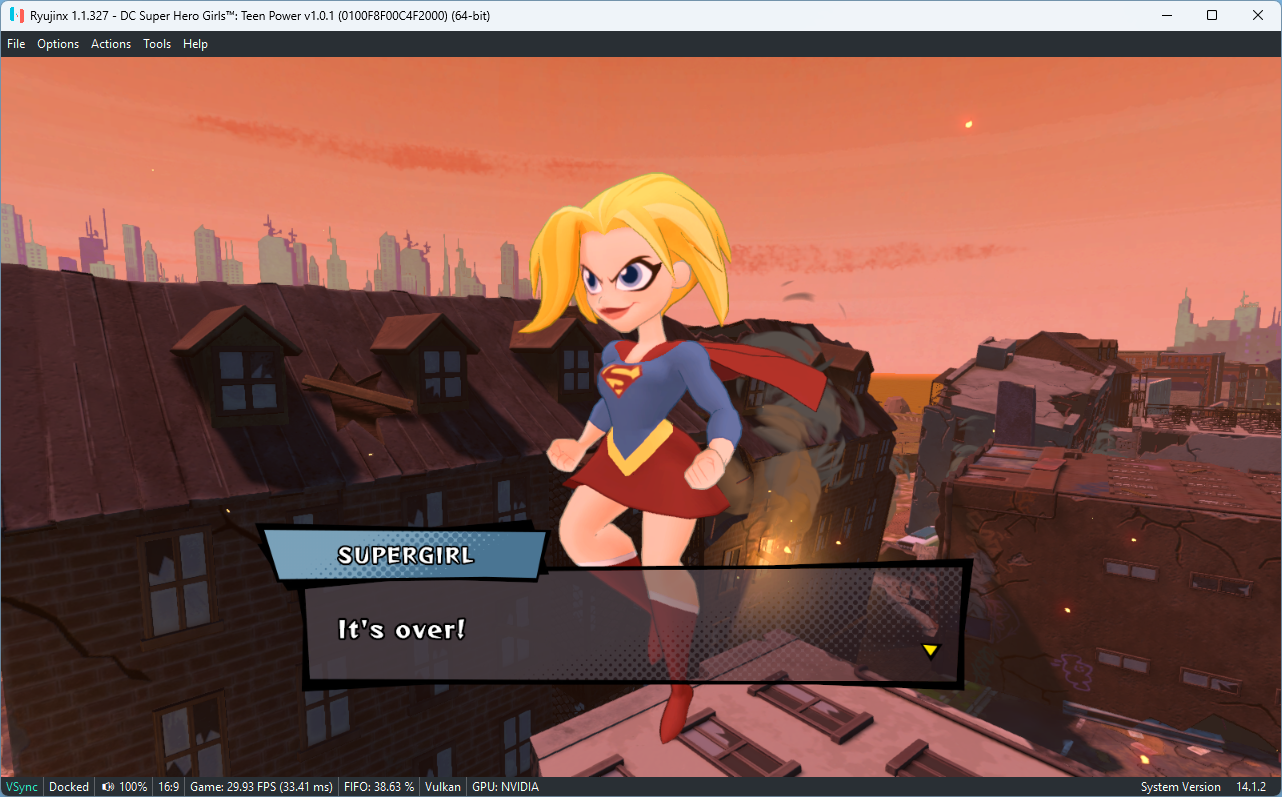Click the FIFO 38.63 % status indicator

pos(378,787)
